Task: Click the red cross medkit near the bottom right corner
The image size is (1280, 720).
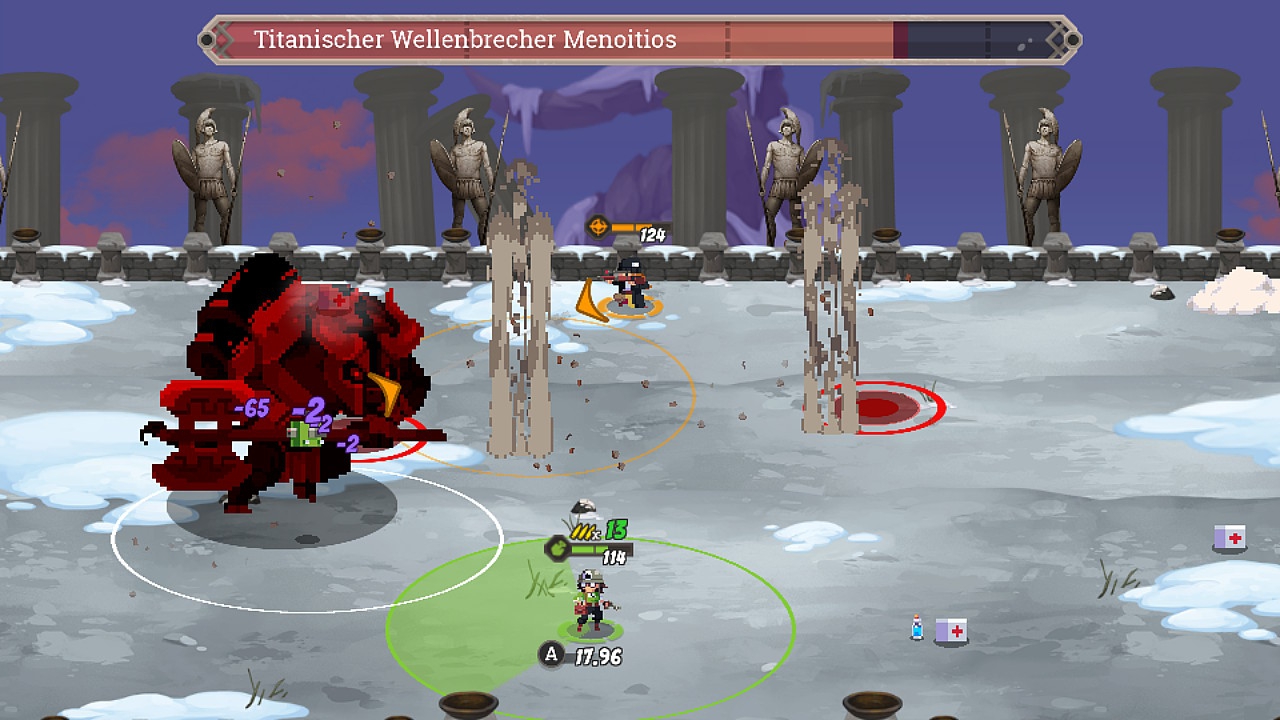Action: coord(949,628)
